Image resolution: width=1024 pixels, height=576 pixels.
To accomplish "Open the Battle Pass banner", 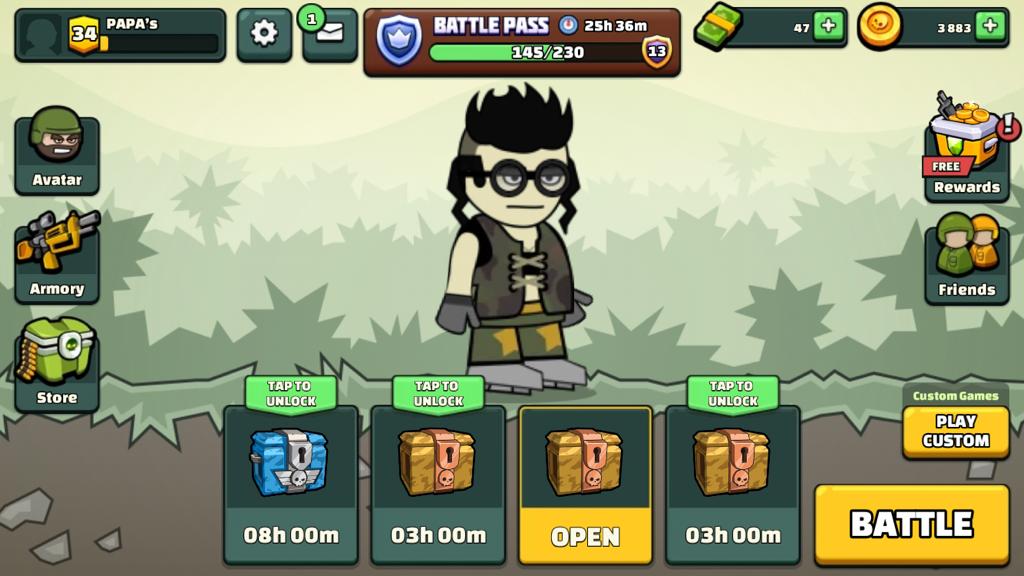I will pyautogui.click(x=521, y=41).
